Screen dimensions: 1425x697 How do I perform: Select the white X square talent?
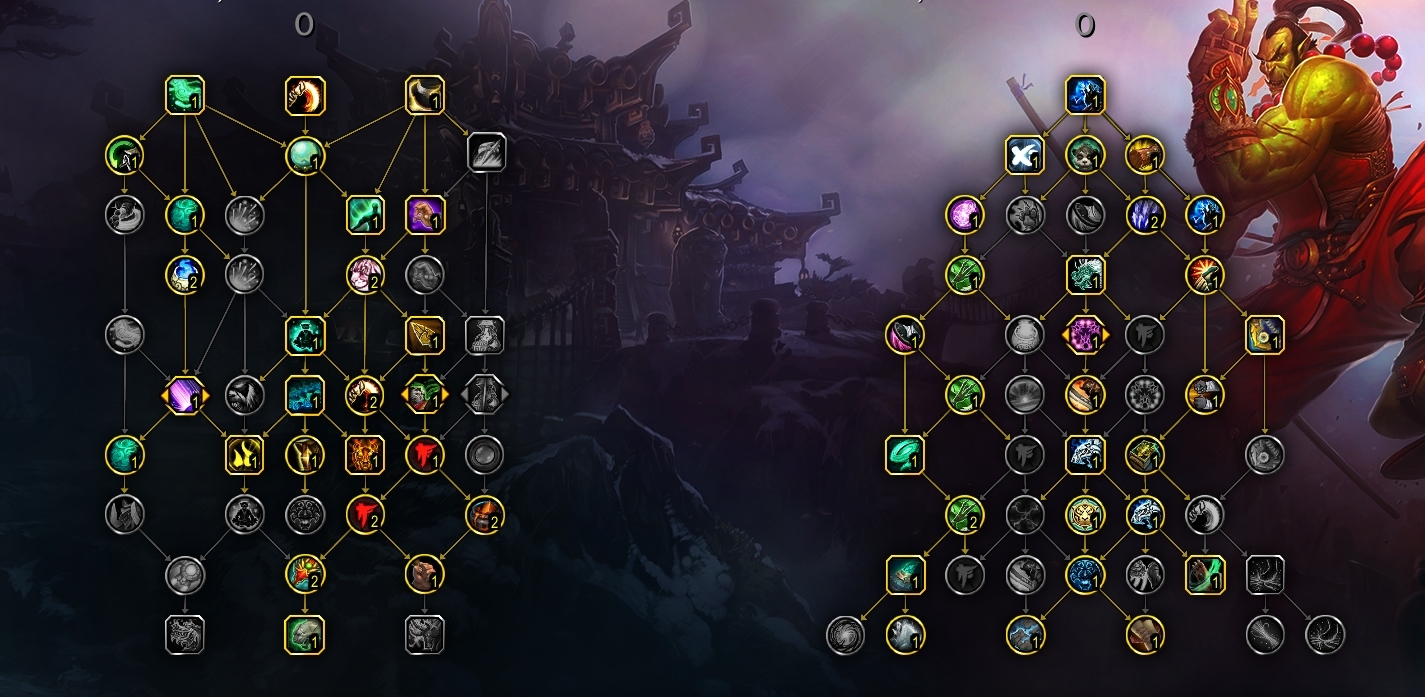[x=1025, y=155]
